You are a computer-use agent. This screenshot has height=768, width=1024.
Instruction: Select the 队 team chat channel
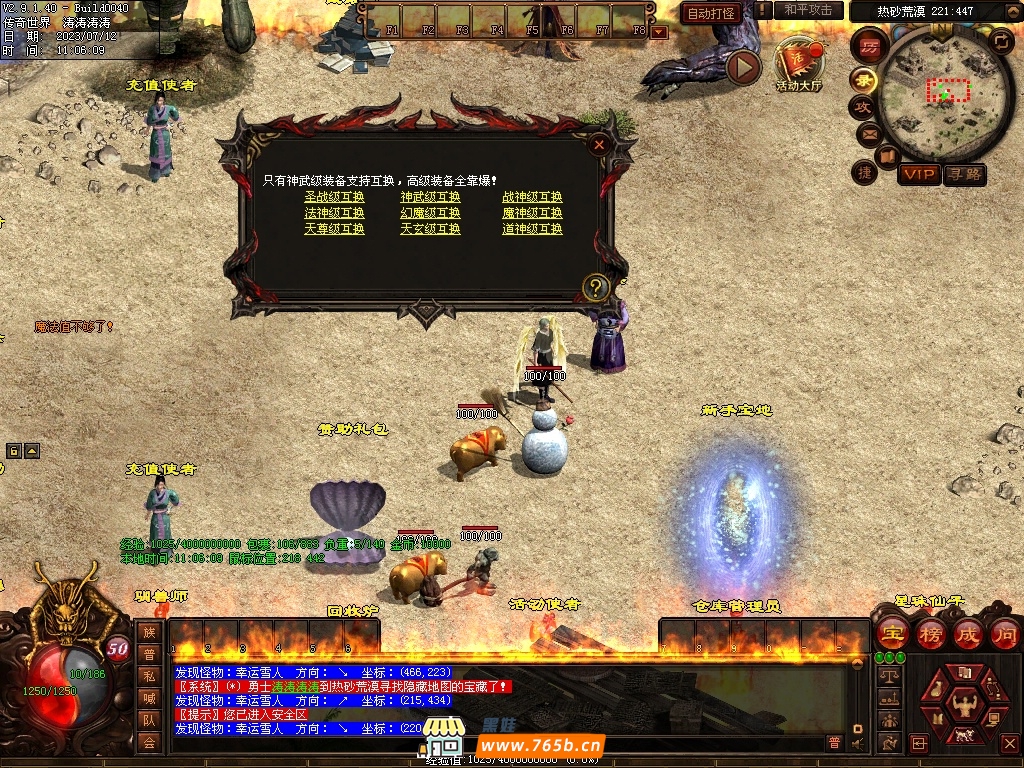click(x=149, y=719)
